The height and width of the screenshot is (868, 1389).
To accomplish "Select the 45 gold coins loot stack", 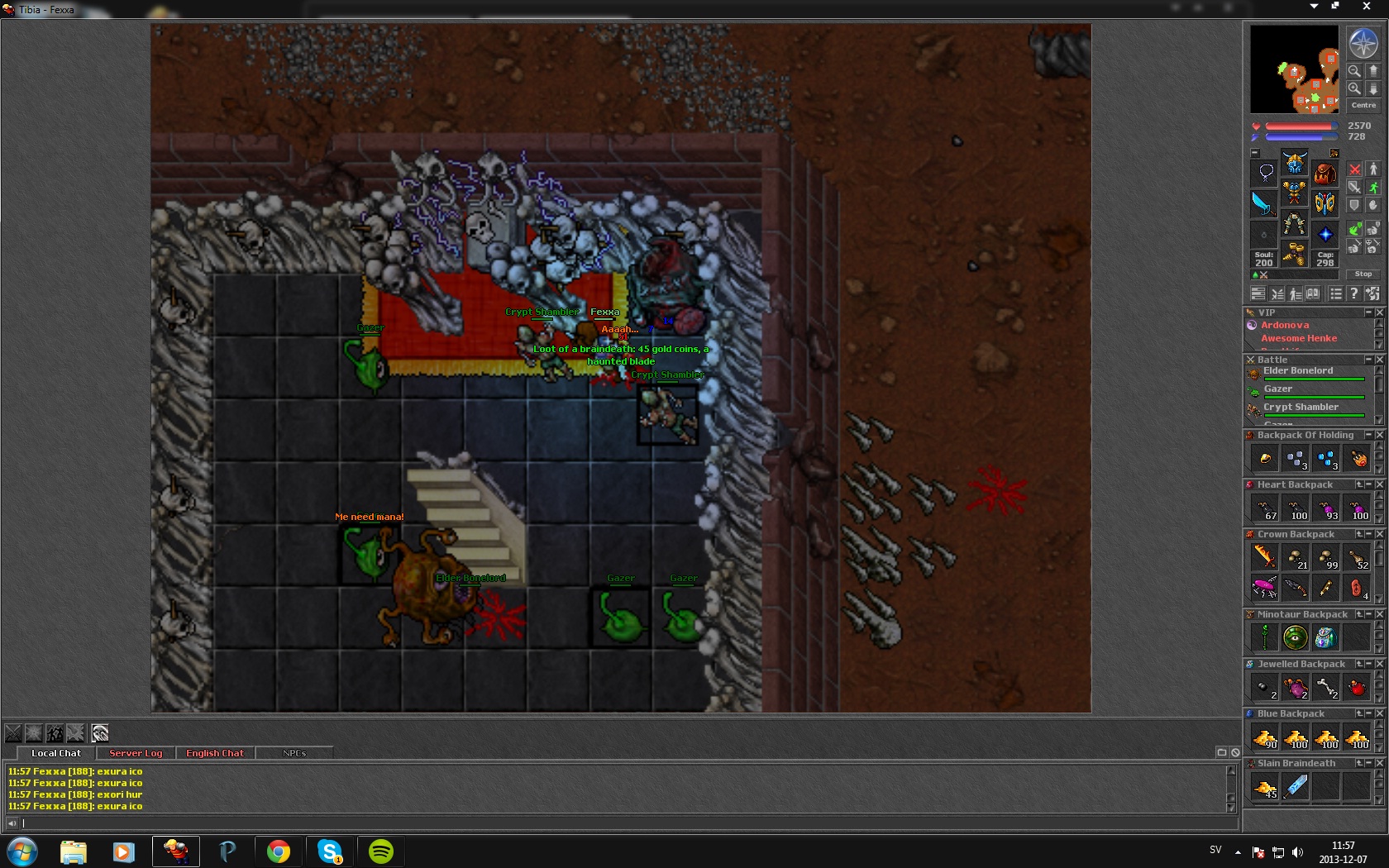I will [1265, 787].
